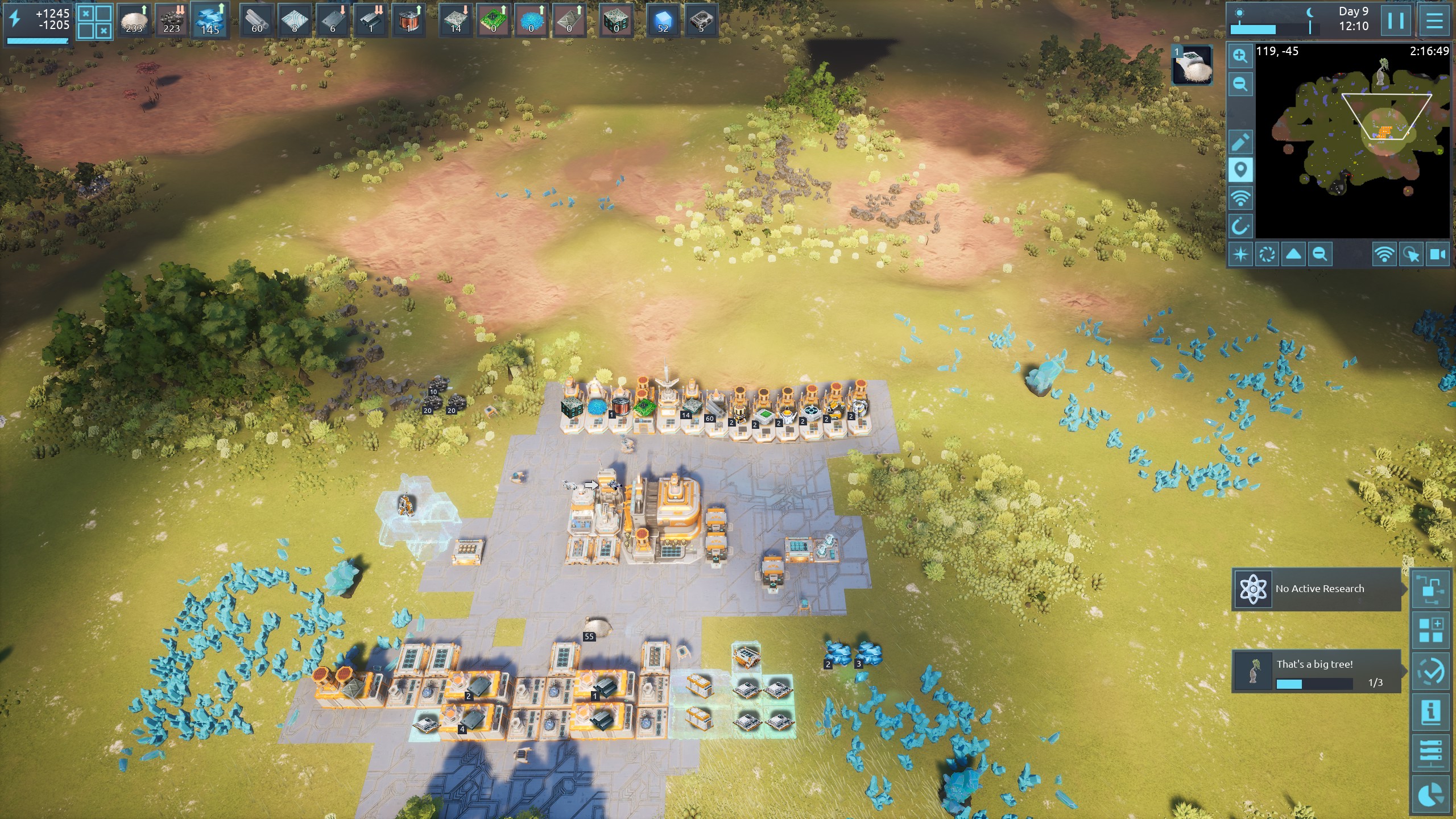
Task: Select the blue crystal resource slot showing 145
Action: 210,20
